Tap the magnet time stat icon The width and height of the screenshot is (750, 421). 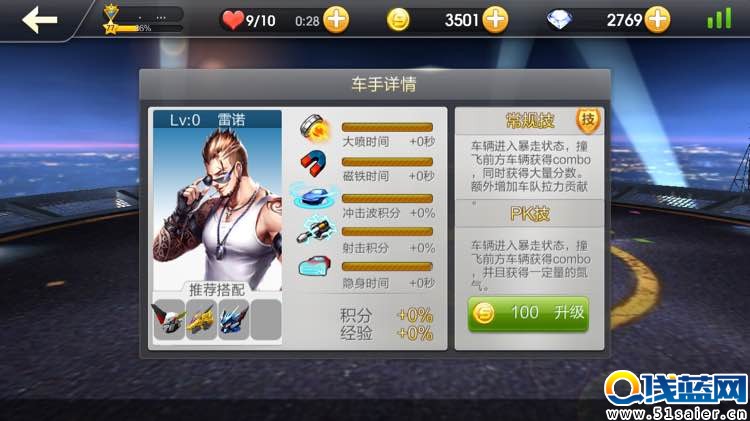314,162
